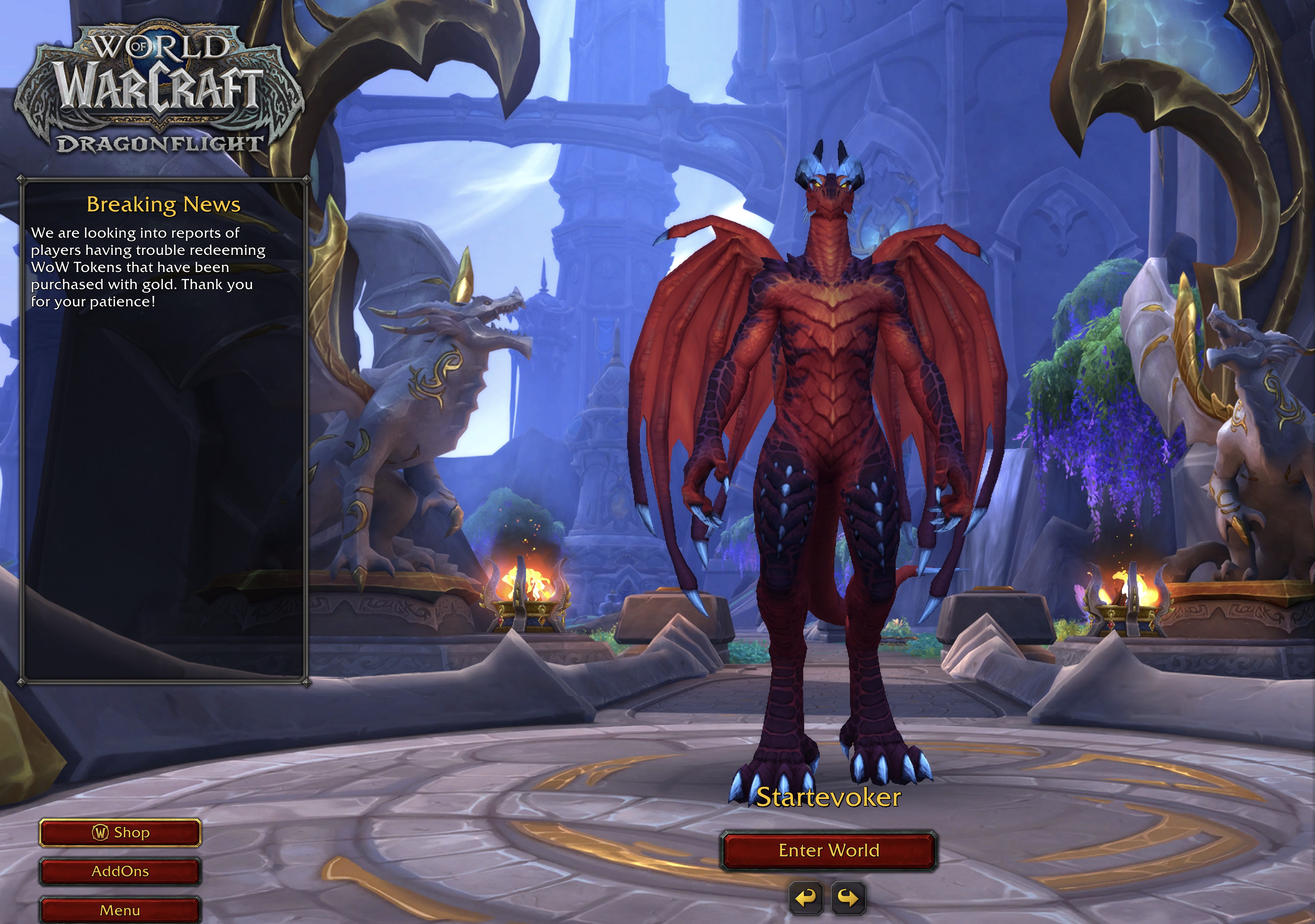This screenshot has height=924, width=1315.
Task: Open the game Menu
Action: click(120, 910)
